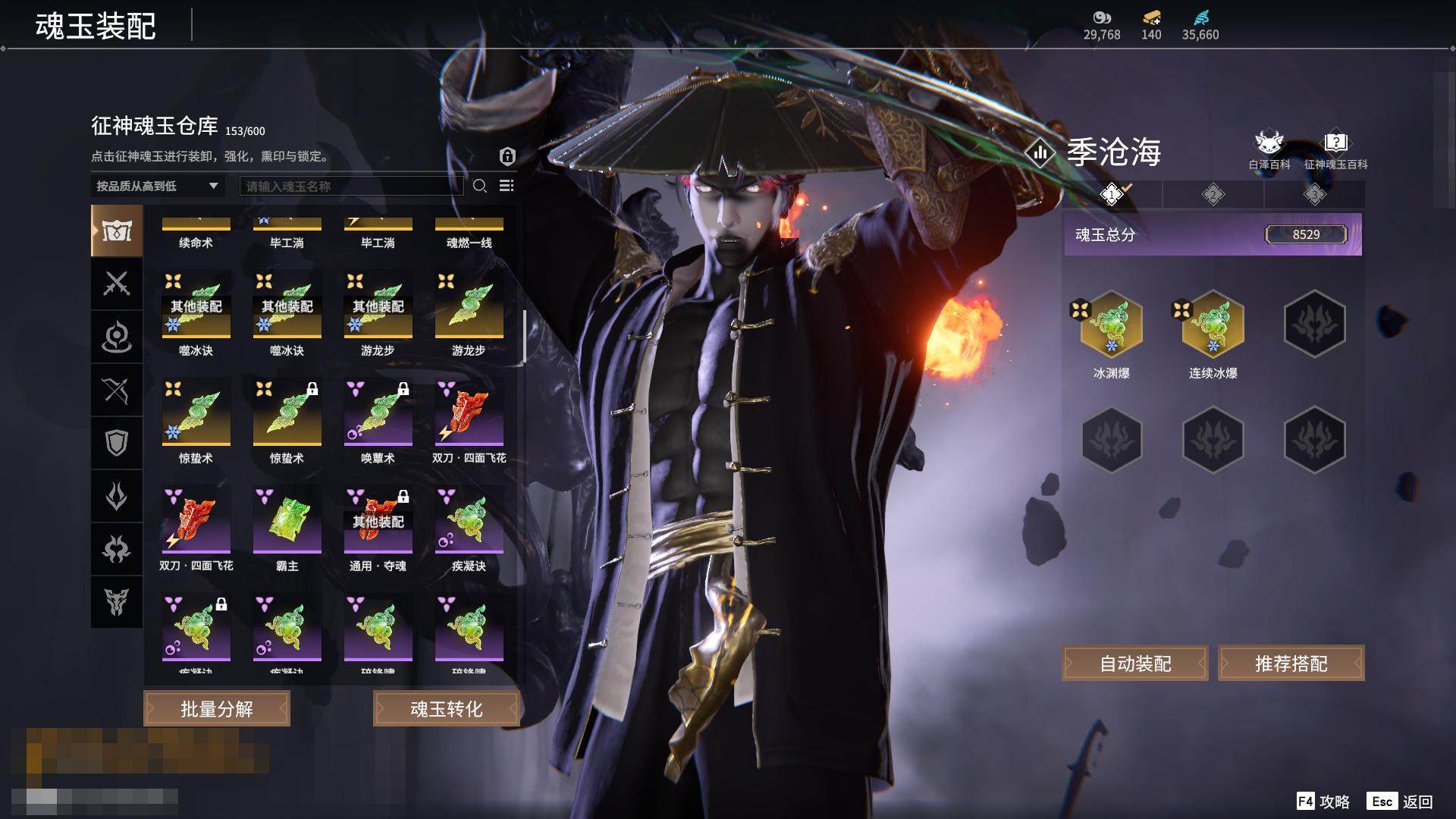
Task: Switch to loadout preset 3
Action: click(x=1314, y=195)
